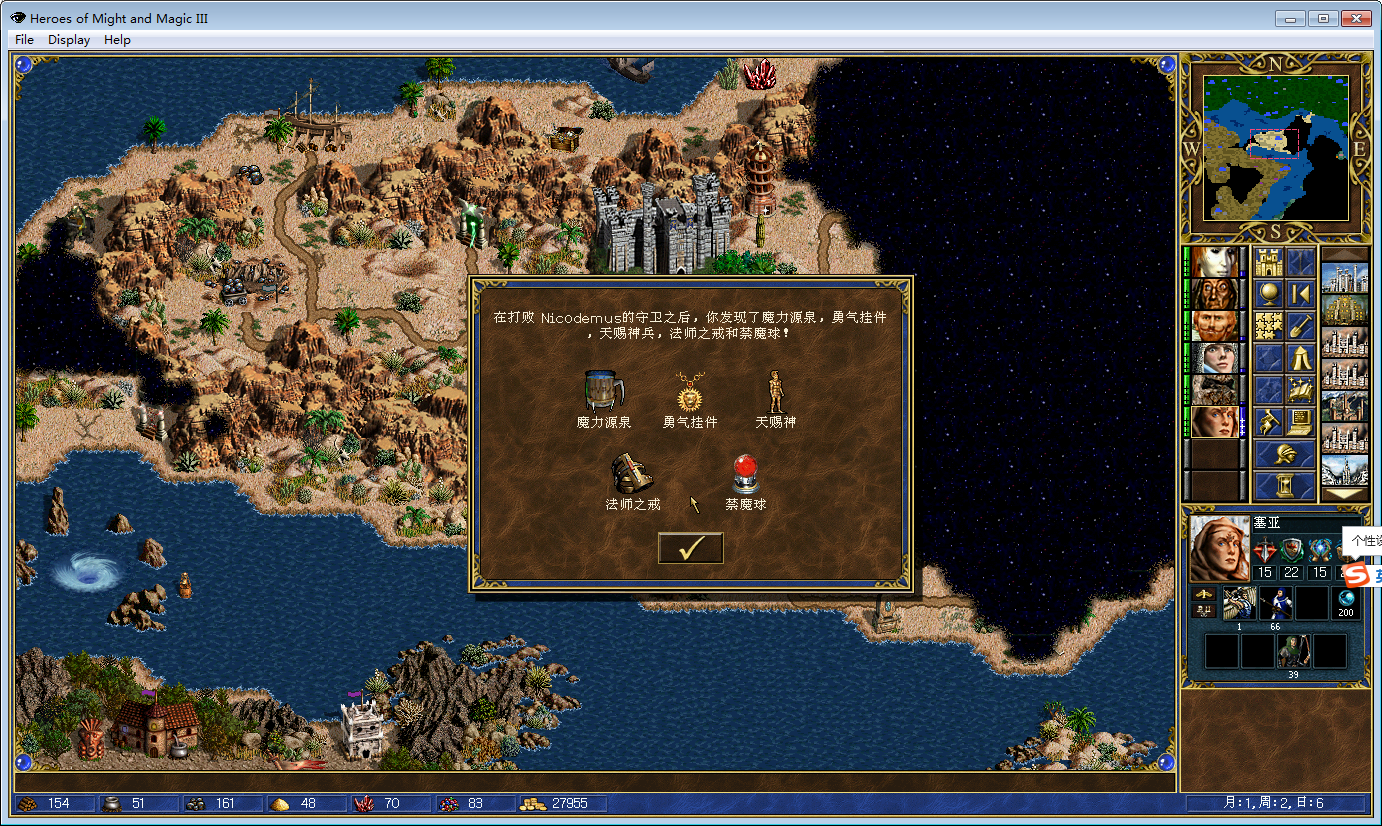Select next hero with the helmet button
The height and width of the screenshot is (826, 1382).
[x=1284, y=454]
